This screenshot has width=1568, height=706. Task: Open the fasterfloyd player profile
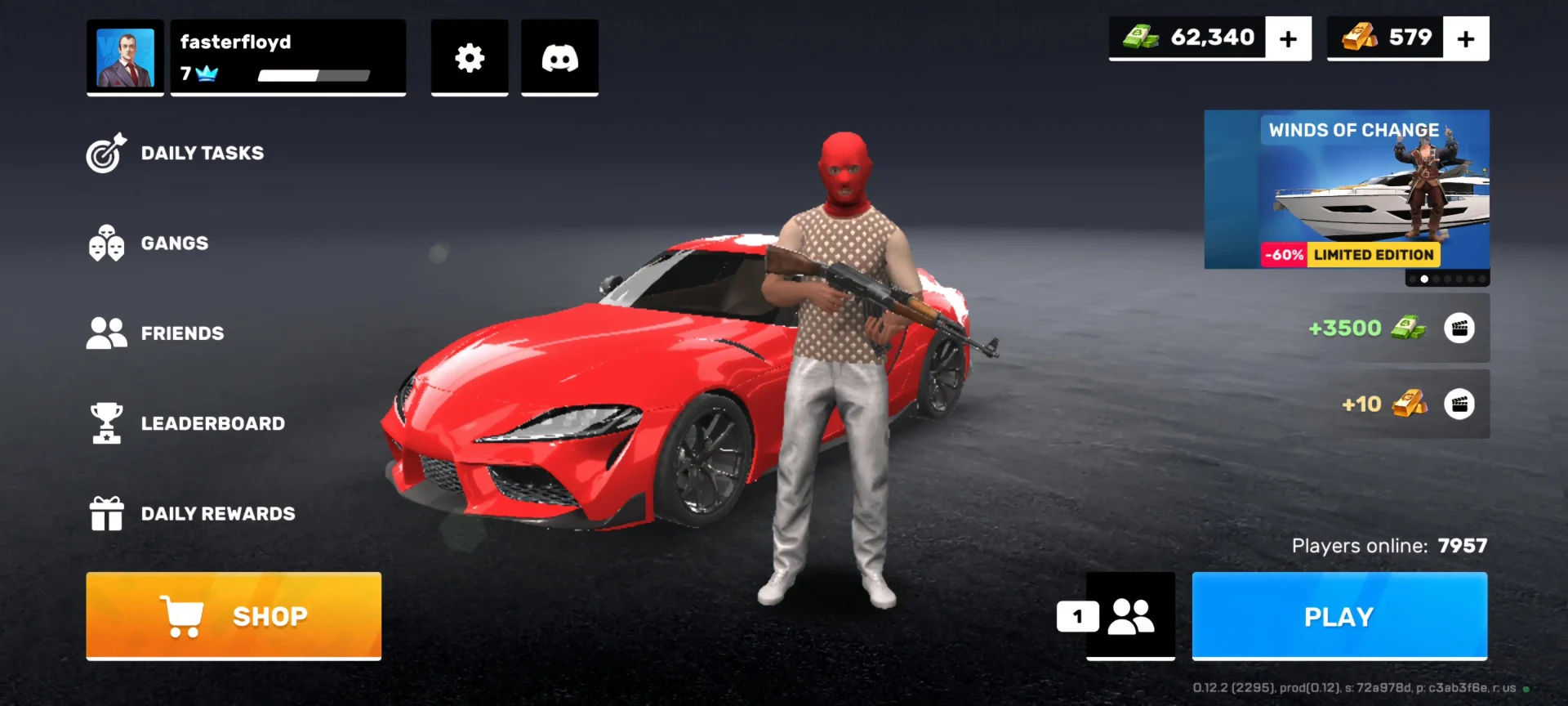tap(287, 57)
